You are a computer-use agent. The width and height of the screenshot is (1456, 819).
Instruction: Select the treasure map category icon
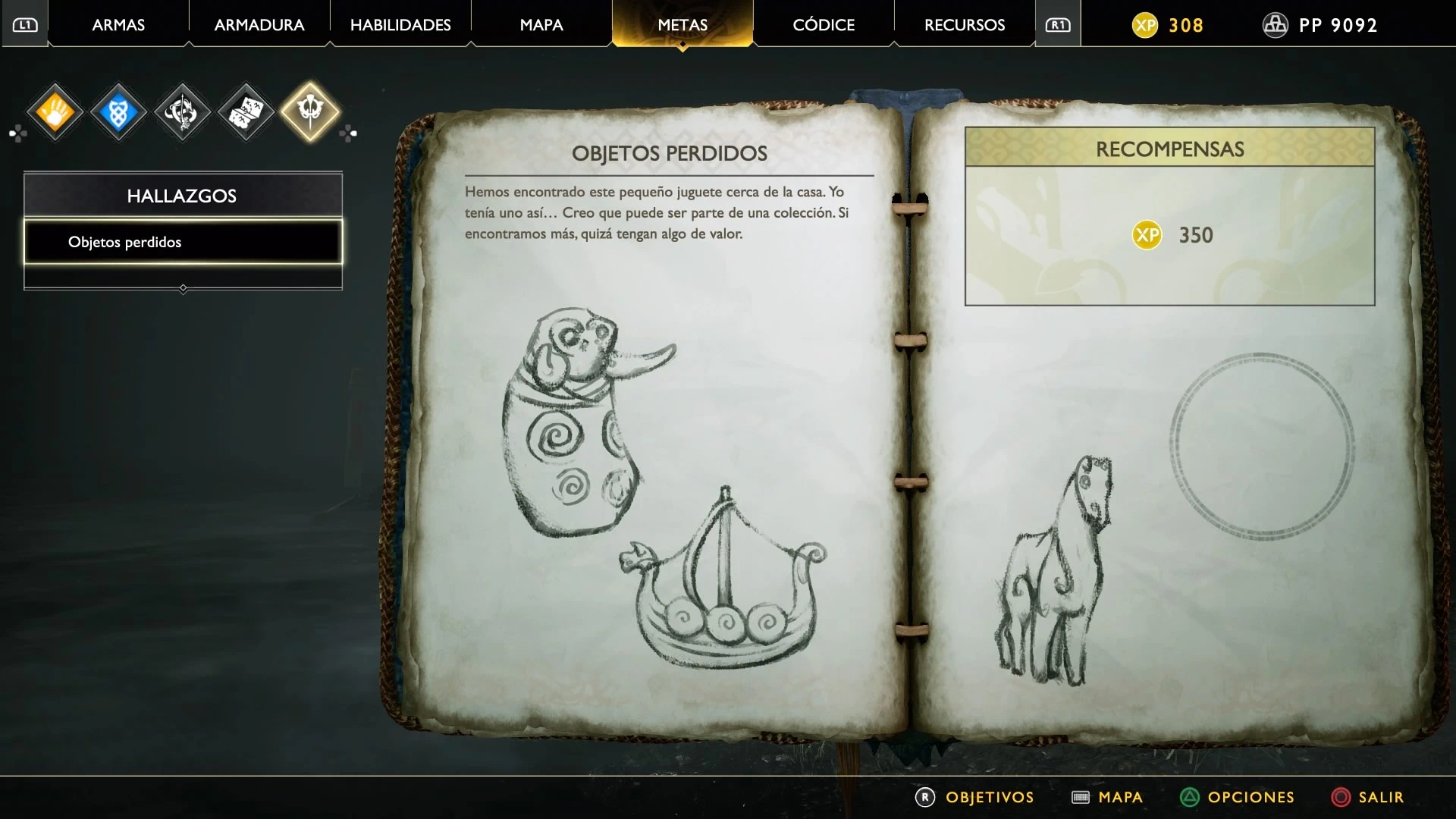coord(246,113)
